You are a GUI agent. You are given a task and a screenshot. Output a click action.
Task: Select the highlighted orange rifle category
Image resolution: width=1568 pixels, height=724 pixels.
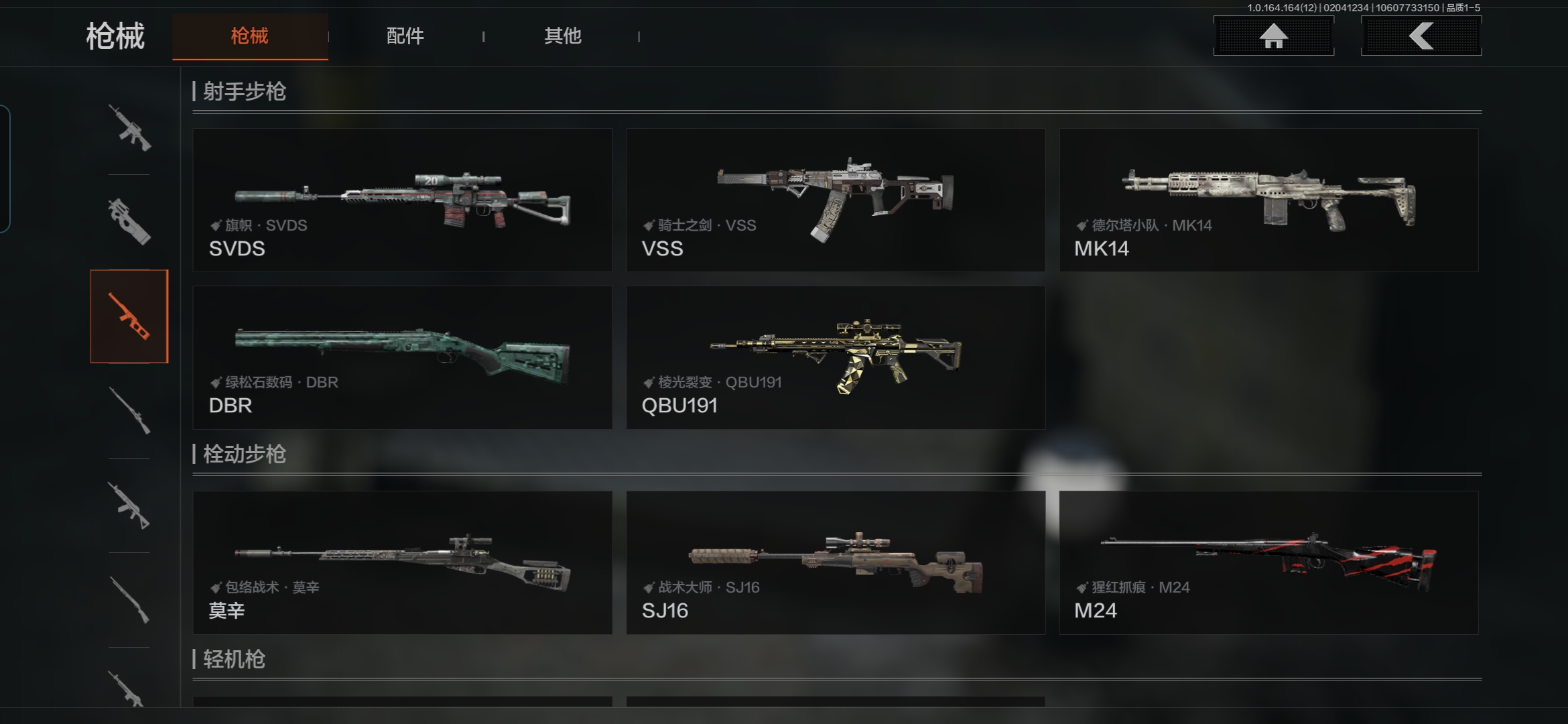pos(129,316)
